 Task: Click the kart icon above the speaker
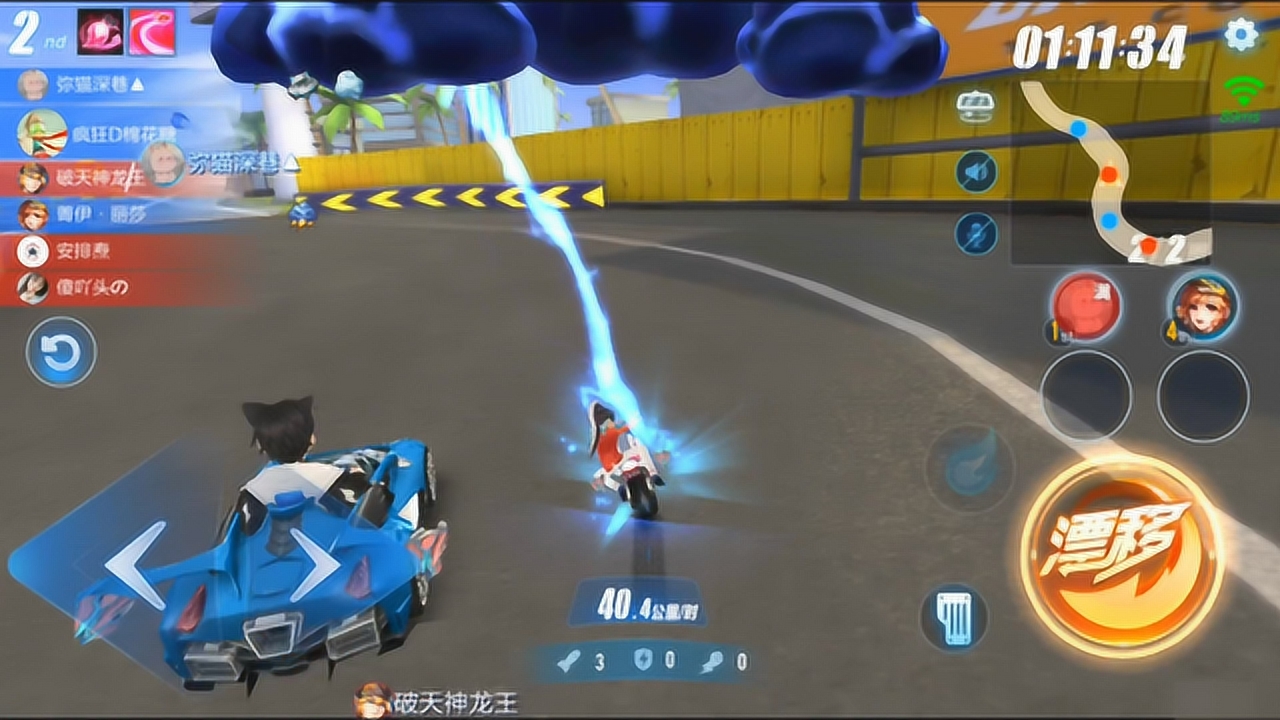point(974,106)
